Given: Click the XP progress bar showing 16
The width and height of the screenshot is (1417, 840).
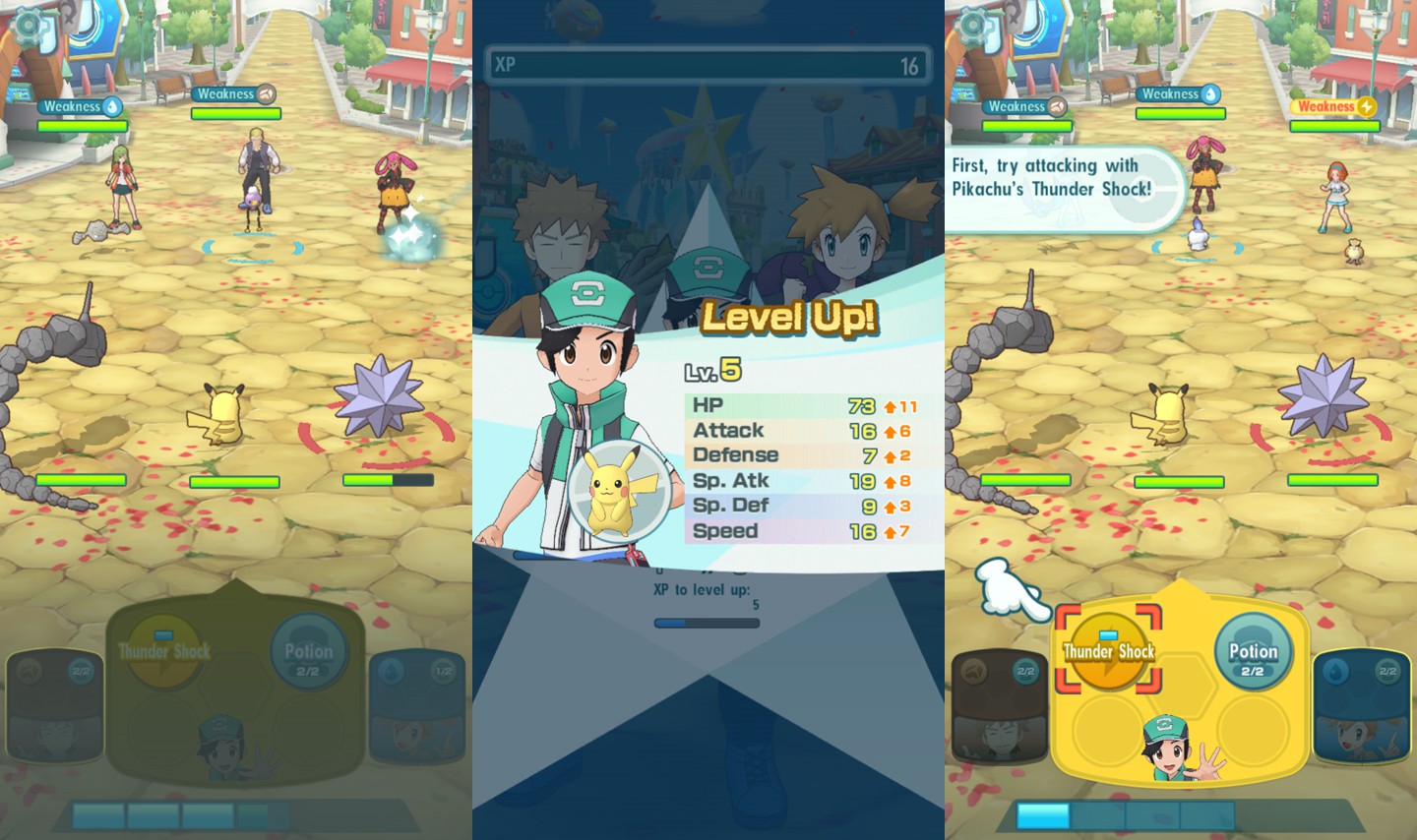Looking at the screenshot, I should [707, 66].
